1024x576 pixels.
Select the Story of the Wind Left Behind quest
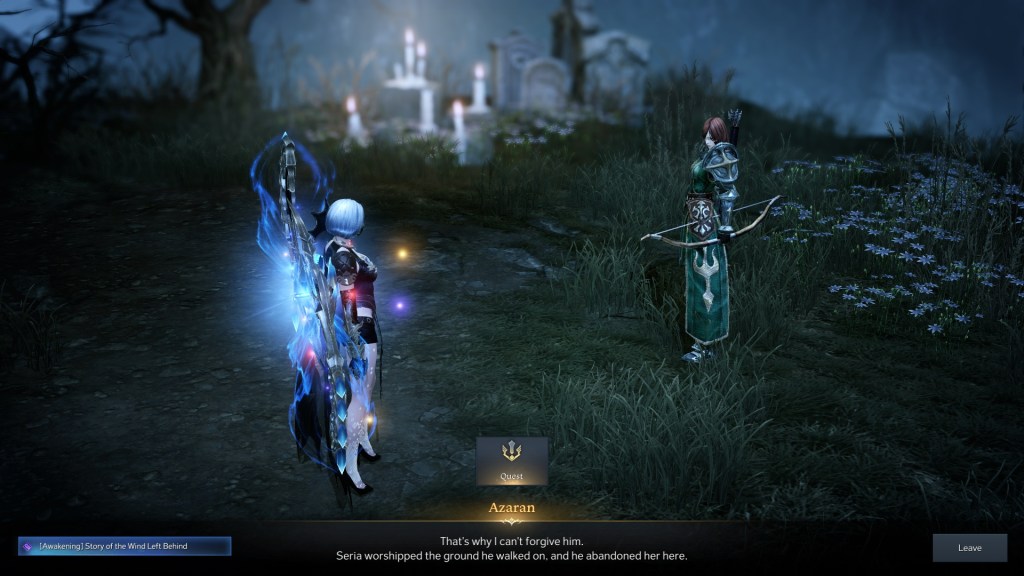click(x=124, y=546)
